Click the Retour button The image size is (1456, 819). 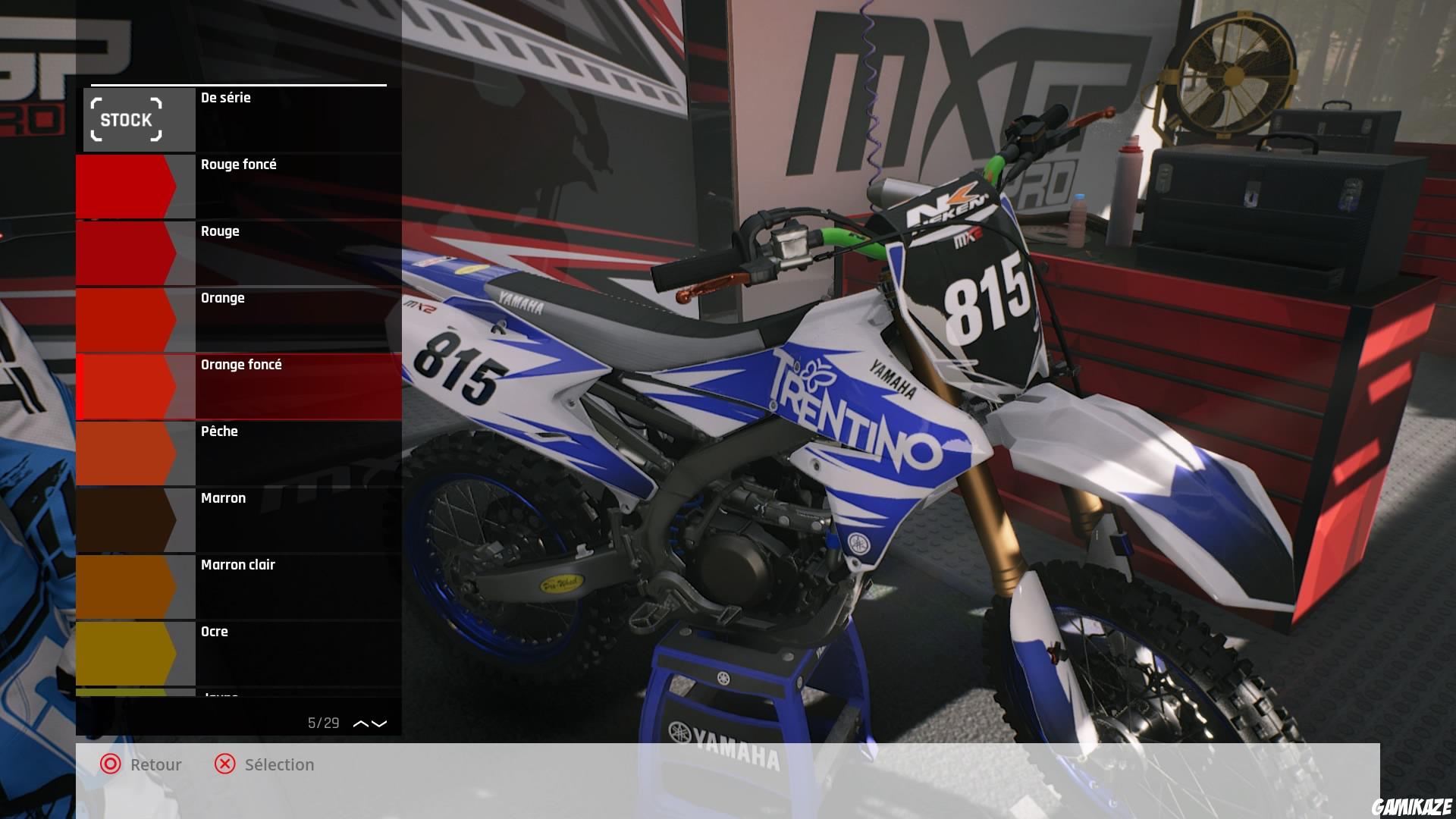[155, 764]
